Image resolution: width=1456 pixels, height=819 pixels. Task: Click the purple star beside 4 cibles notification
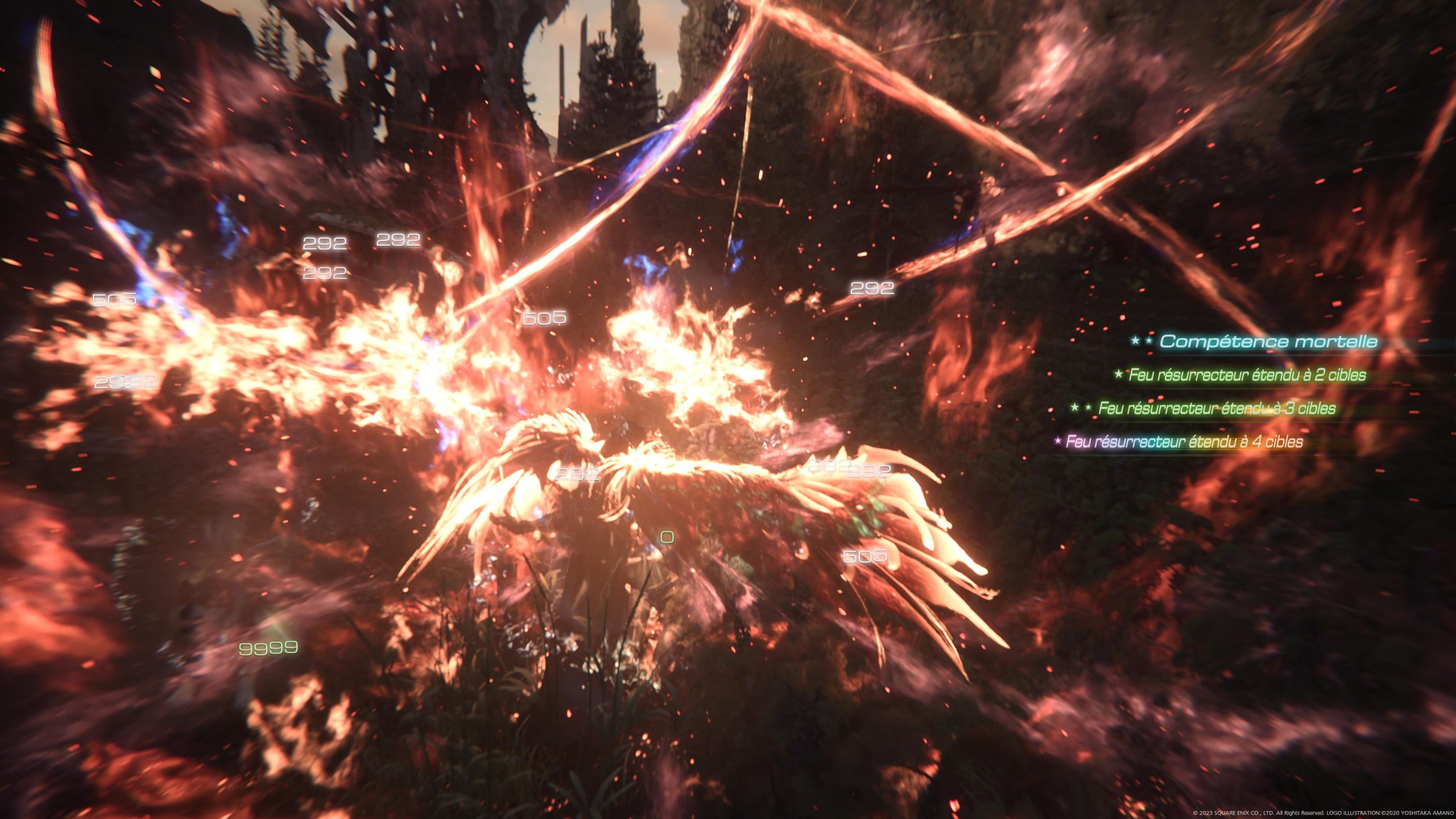pyautogui.click(x=1058, y=440)
